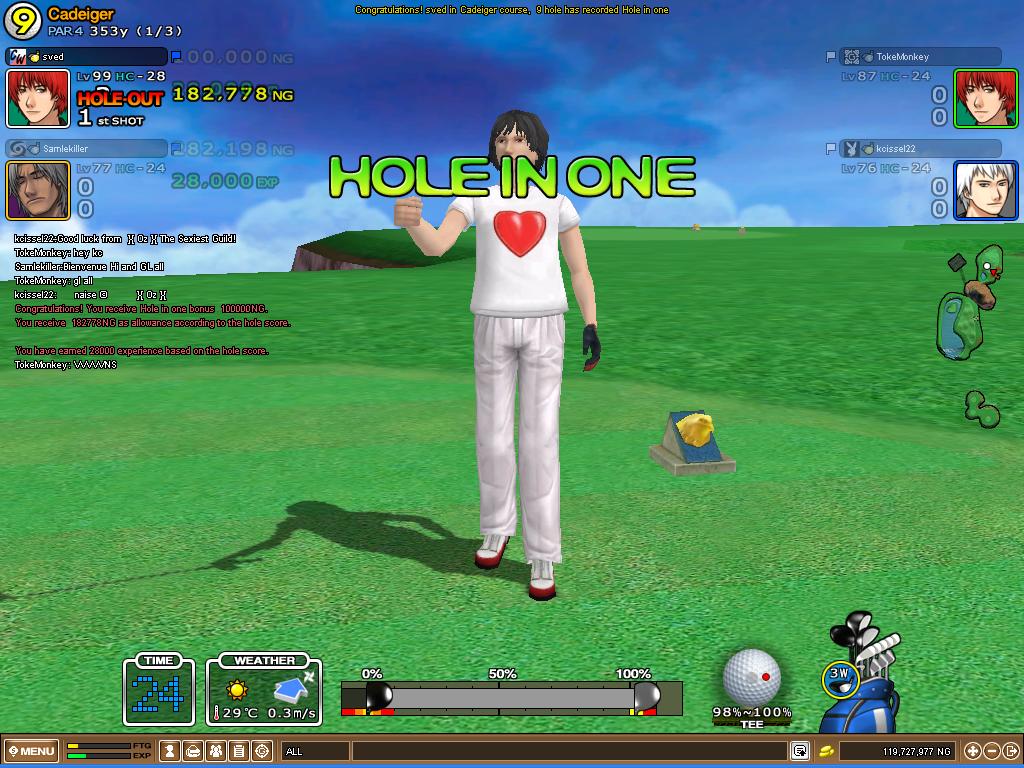Click the minus round button

pos(991,750)
